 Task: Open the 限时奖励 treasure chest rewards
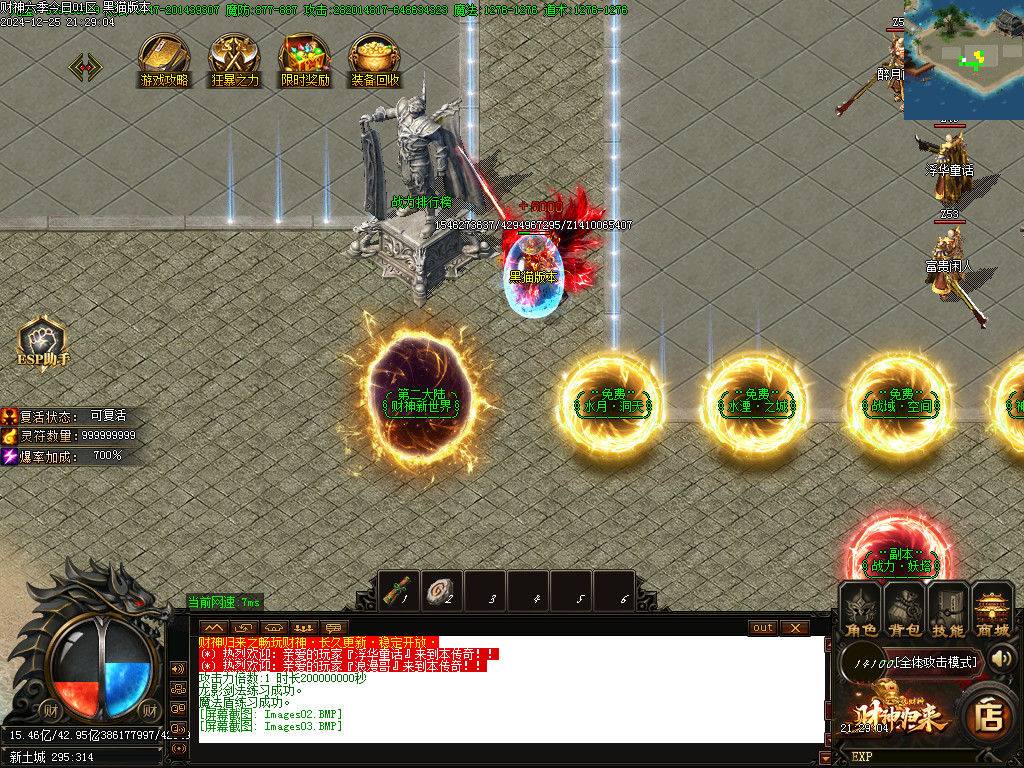click(x=305, y=58)
